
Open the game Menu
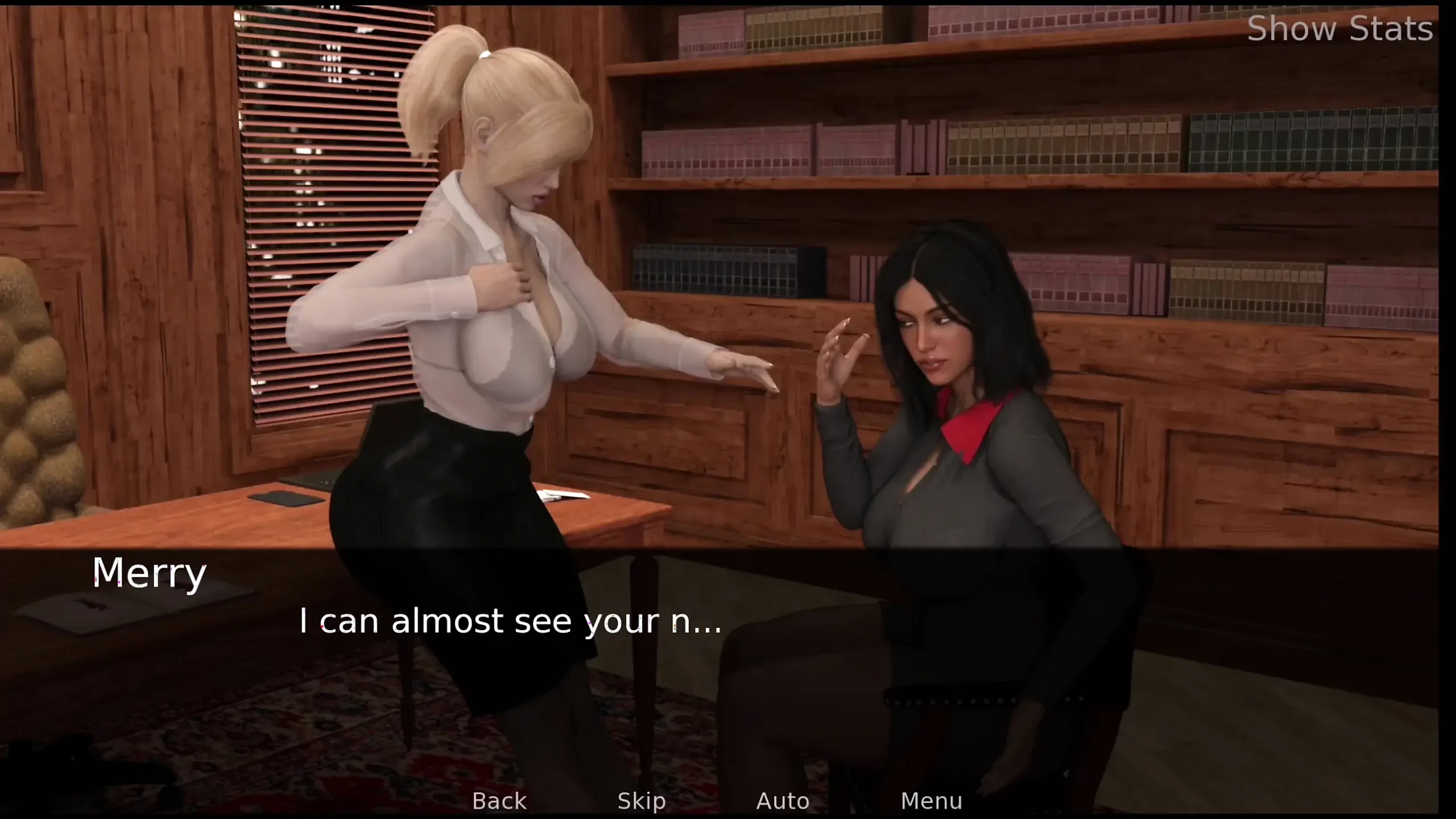pyautogui.click(x=931, y=801)
